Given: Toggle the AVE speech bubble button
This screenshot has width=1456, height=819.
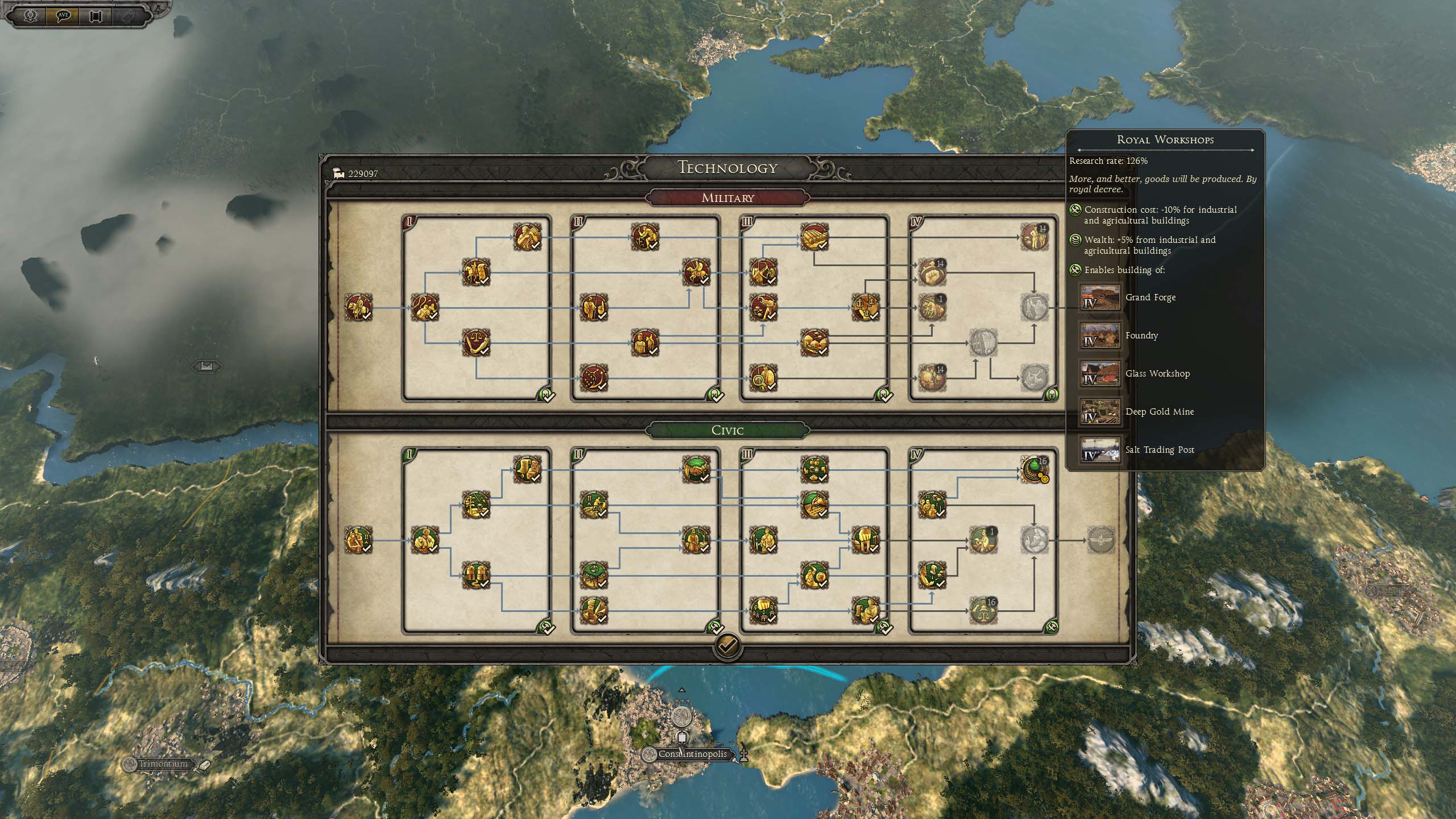Looking at the screenshot, I should pos(63,15).
